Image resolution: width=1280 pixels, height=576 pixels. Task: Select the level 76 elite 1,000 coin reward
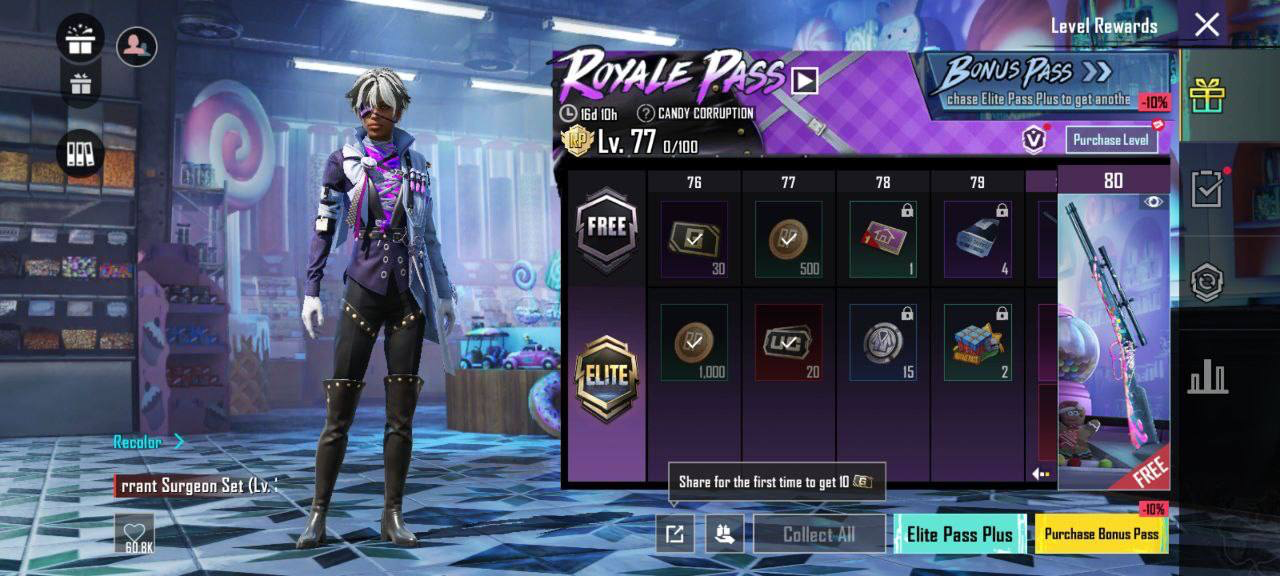pyautogui.click(x=694, y=343)
